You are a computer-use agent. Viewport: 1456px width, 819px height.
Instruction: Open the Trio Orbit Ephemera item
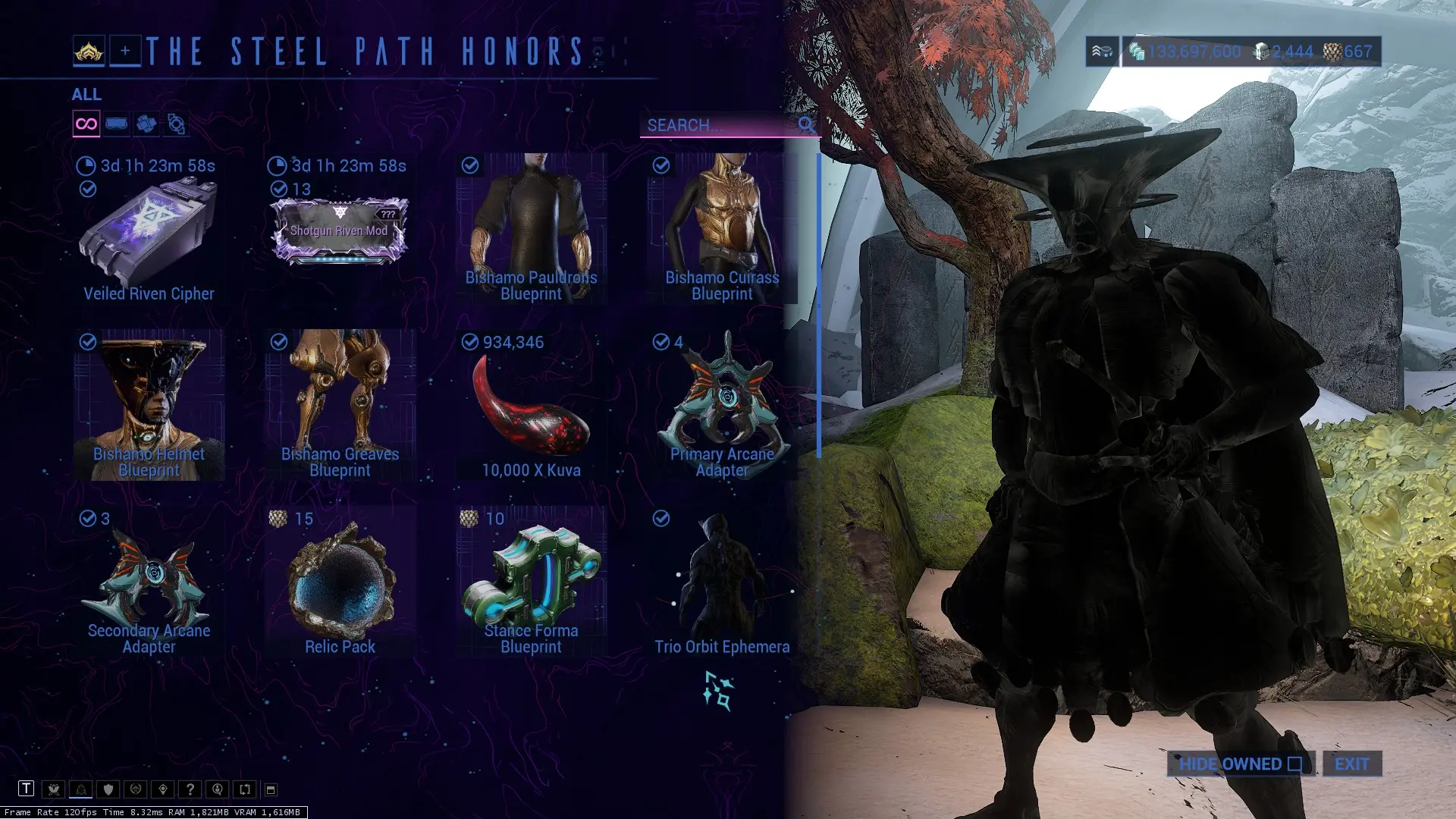click(722, 582)
